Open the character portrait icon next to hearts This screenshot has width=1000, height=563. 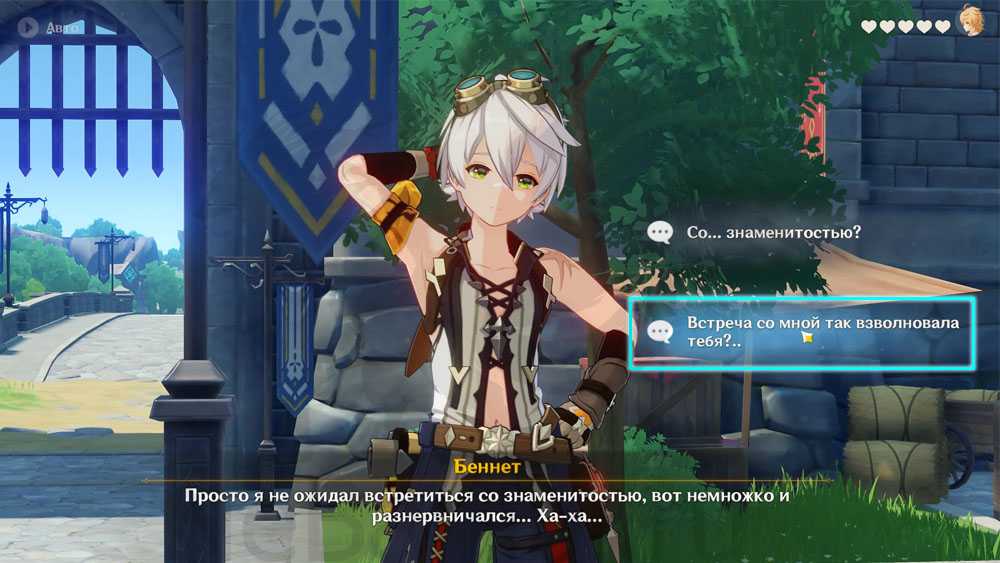970,22
